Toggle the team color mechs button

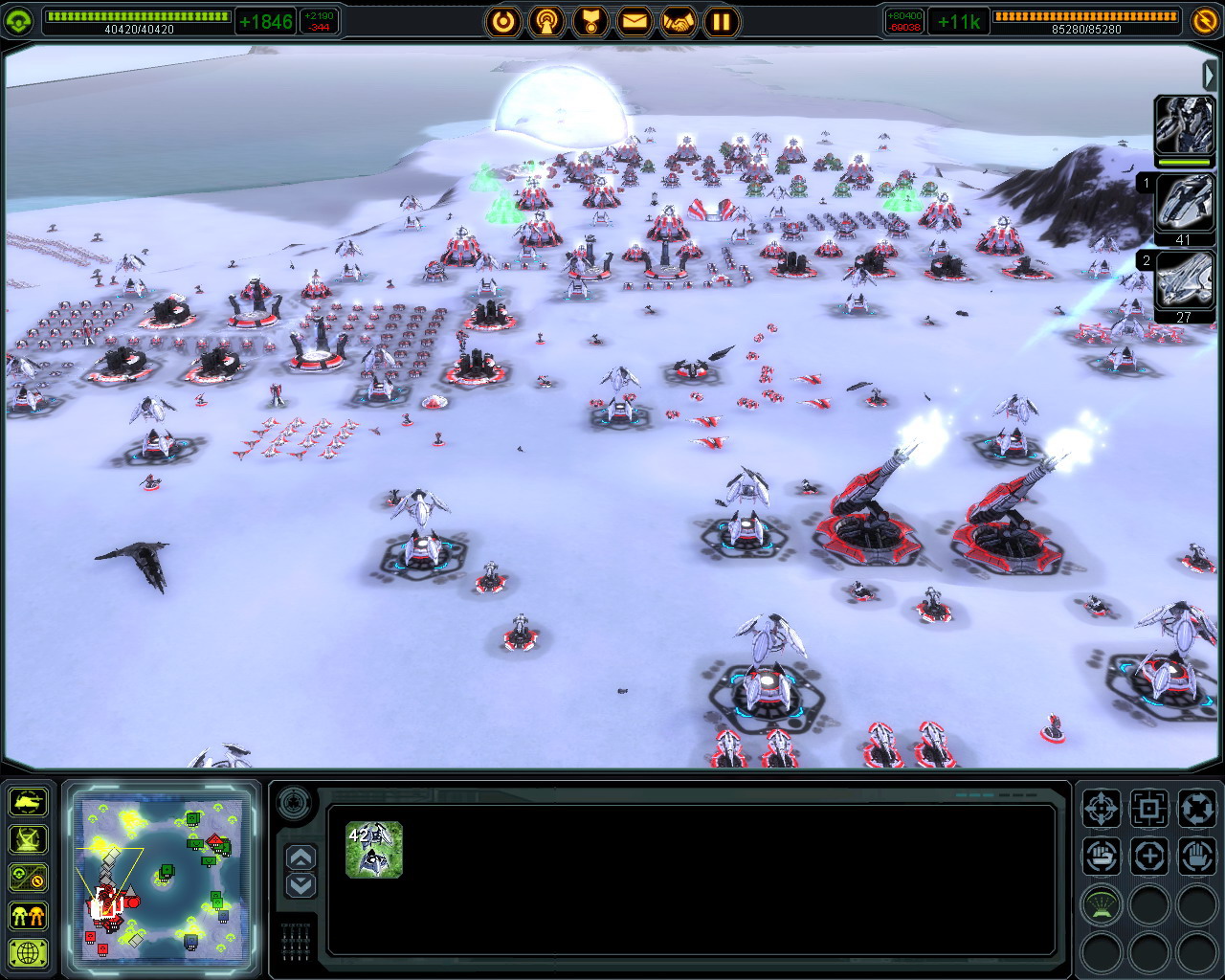(x=28, y=915)
